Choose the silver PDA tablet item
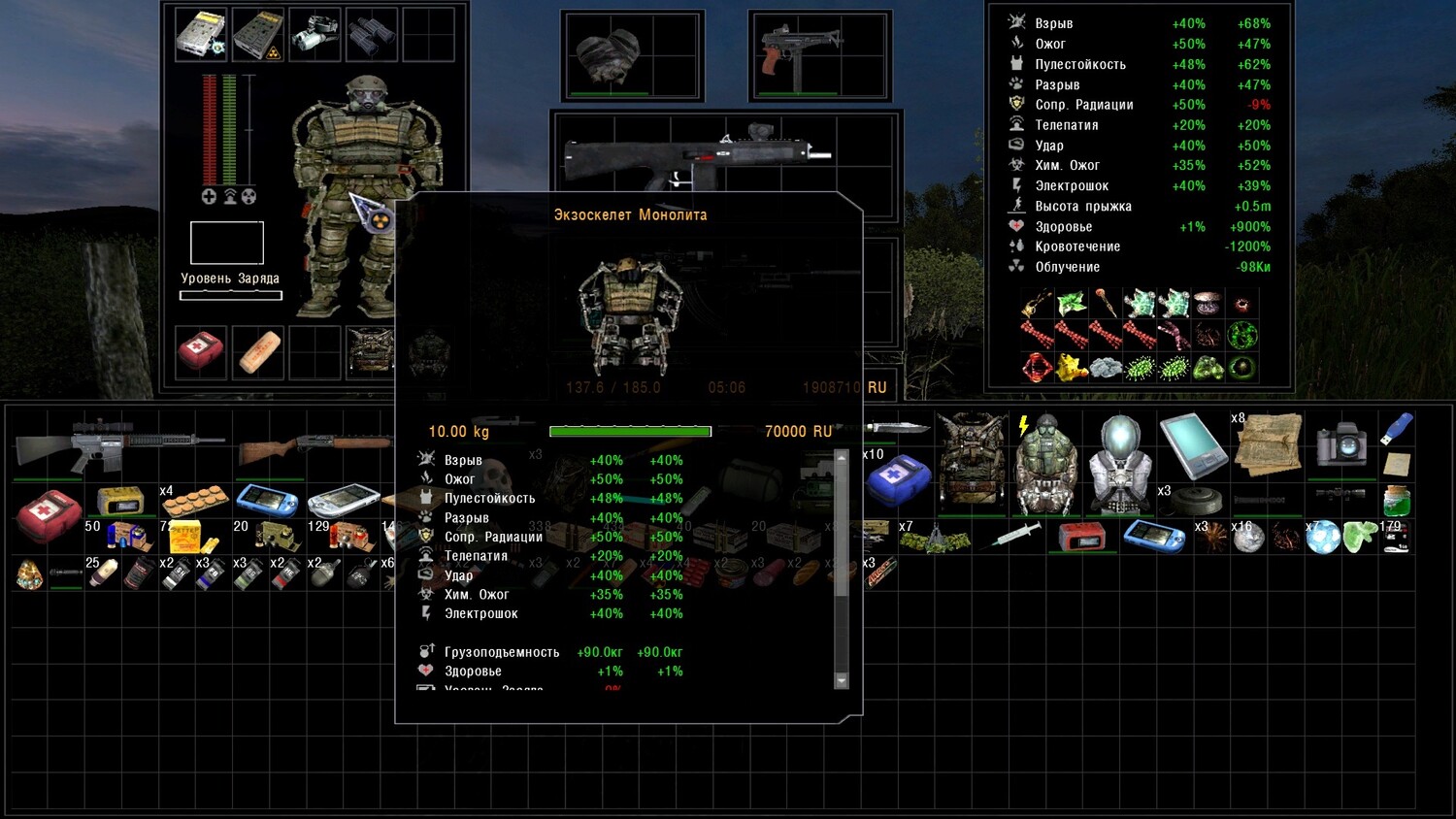This screenshot has height=819, width=1456. click(x=1192, y=444)
